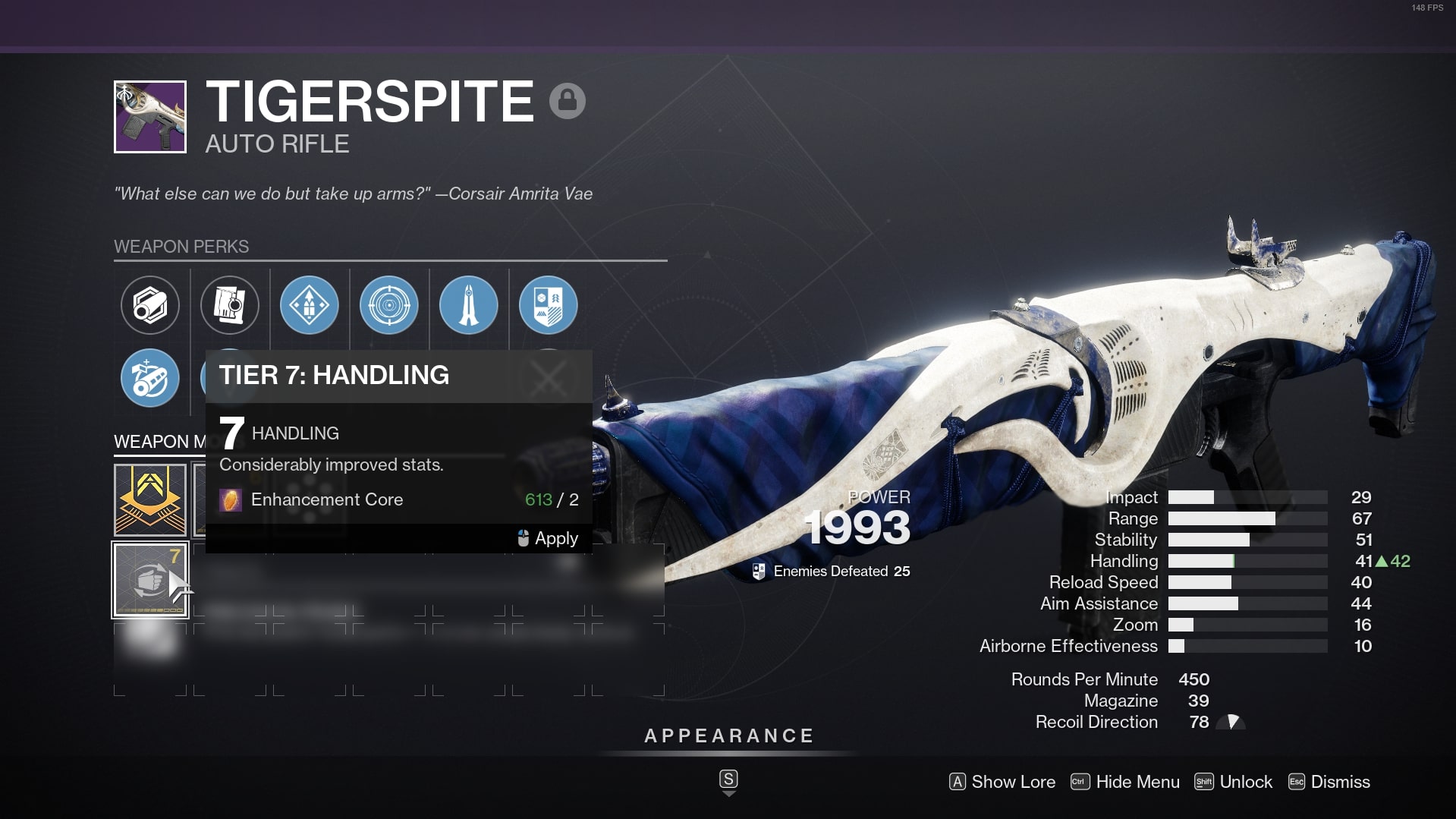This screenshot has width=1456, height=819.
Task: Choose the diamond bullet-with-arrow perk
Action: [x=310, y=305]
